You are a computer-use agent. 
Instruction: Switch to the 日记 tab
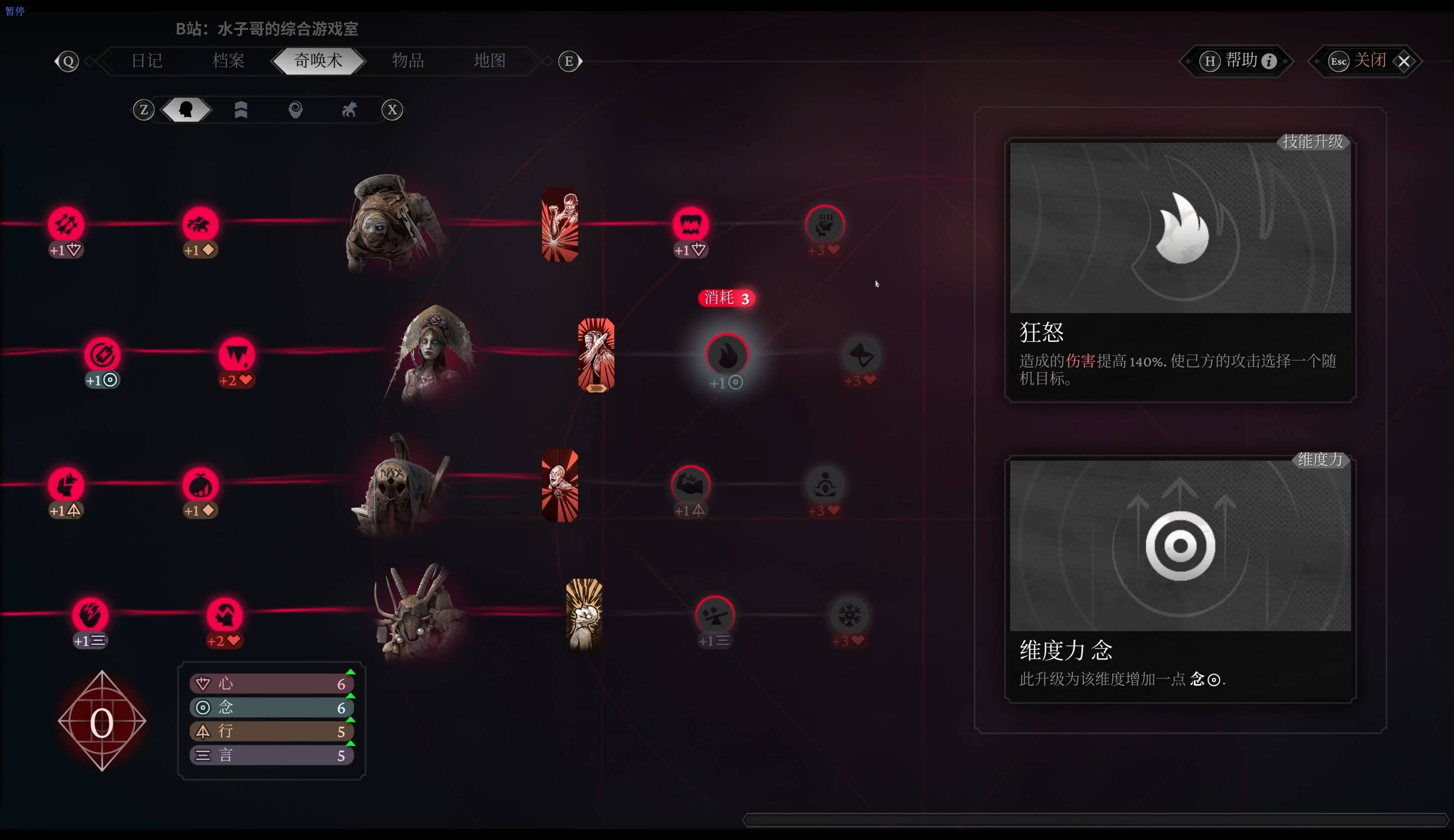pos(147,61)
